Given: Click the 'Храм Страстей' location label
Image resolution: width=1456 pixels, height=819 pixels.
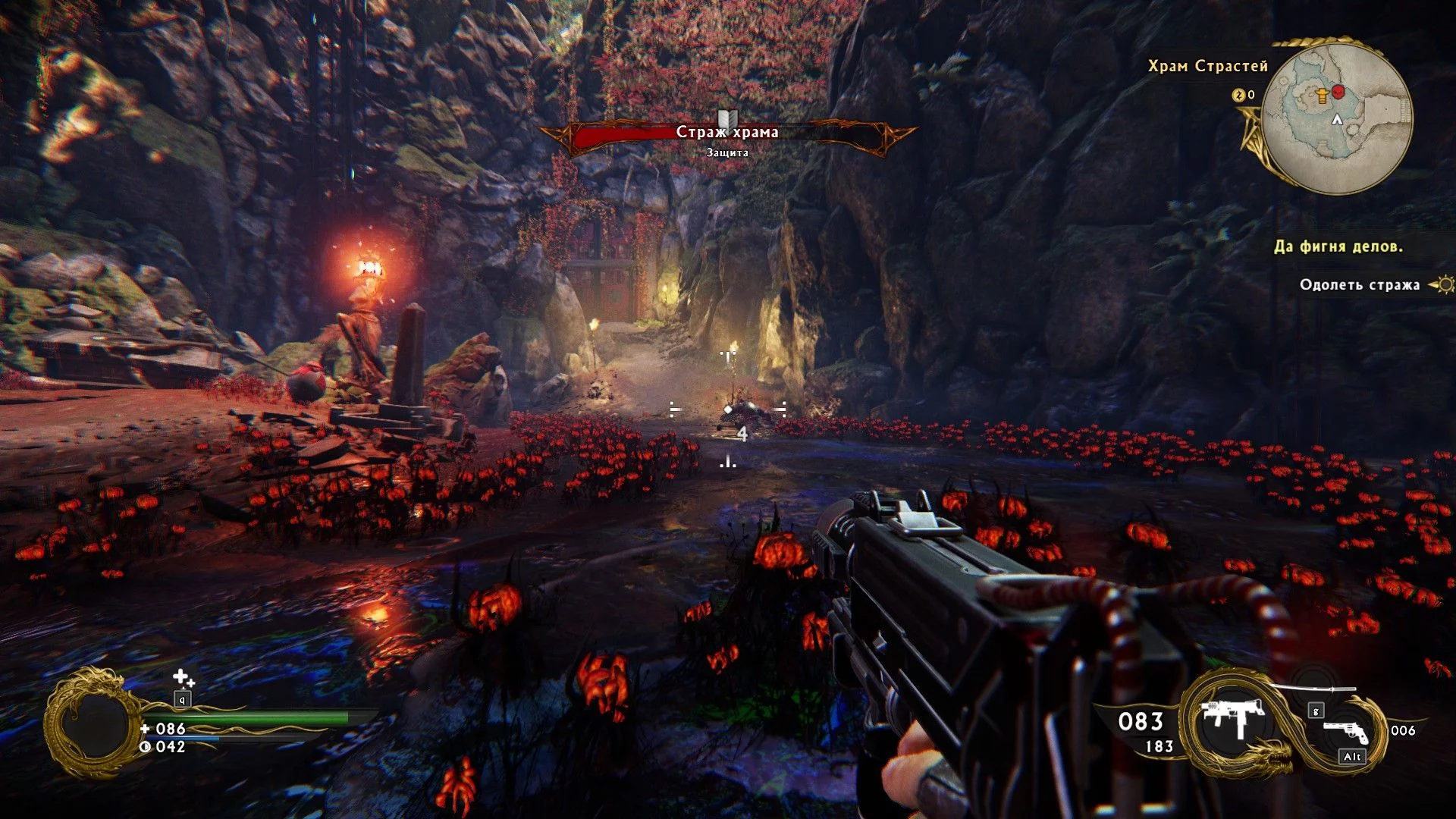Looking at the screenshot, I should [x=1207, y=67].
